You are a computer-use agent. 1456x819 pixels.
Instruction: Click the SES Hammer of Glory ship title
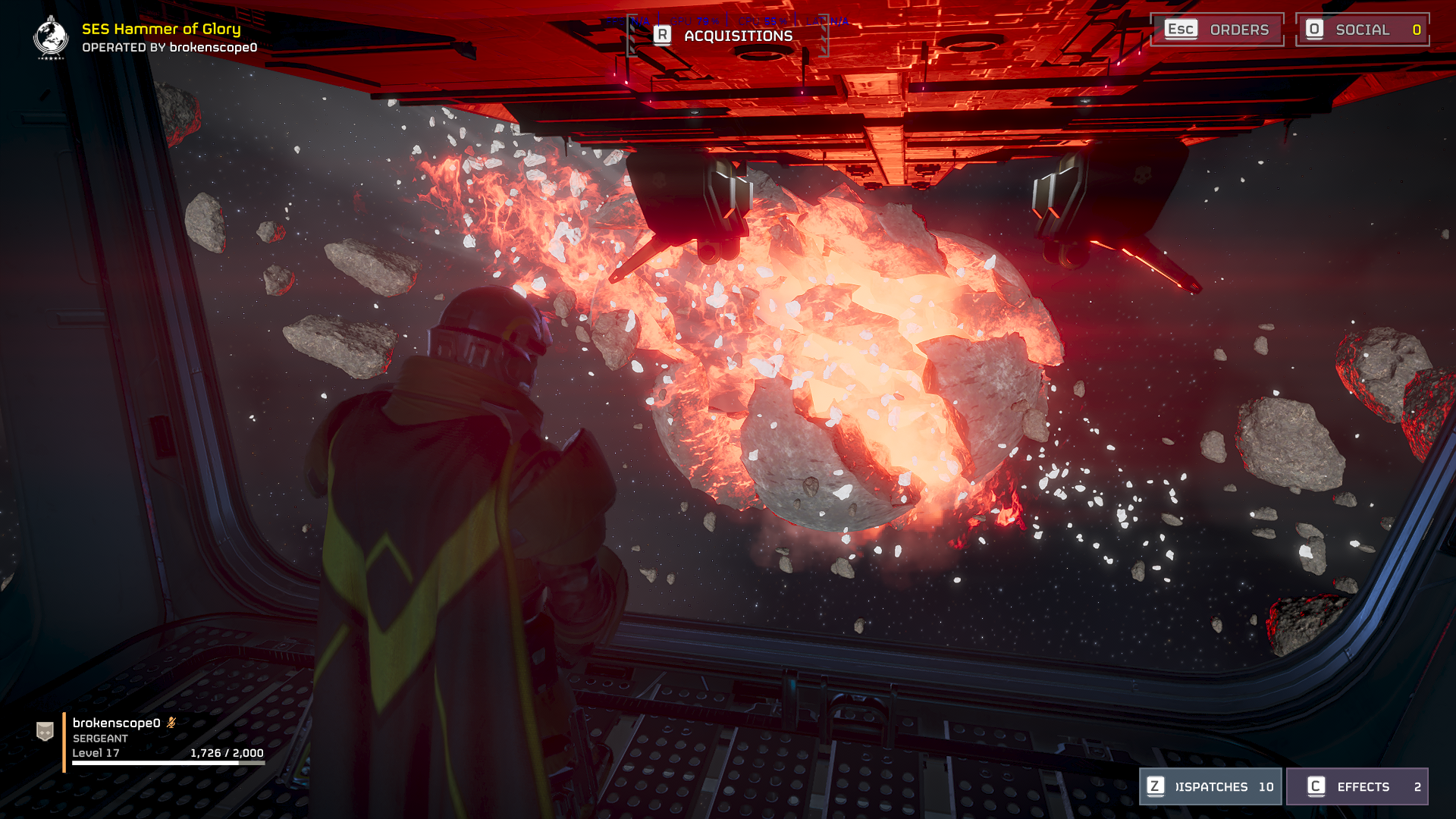click(x=161, y=29)
